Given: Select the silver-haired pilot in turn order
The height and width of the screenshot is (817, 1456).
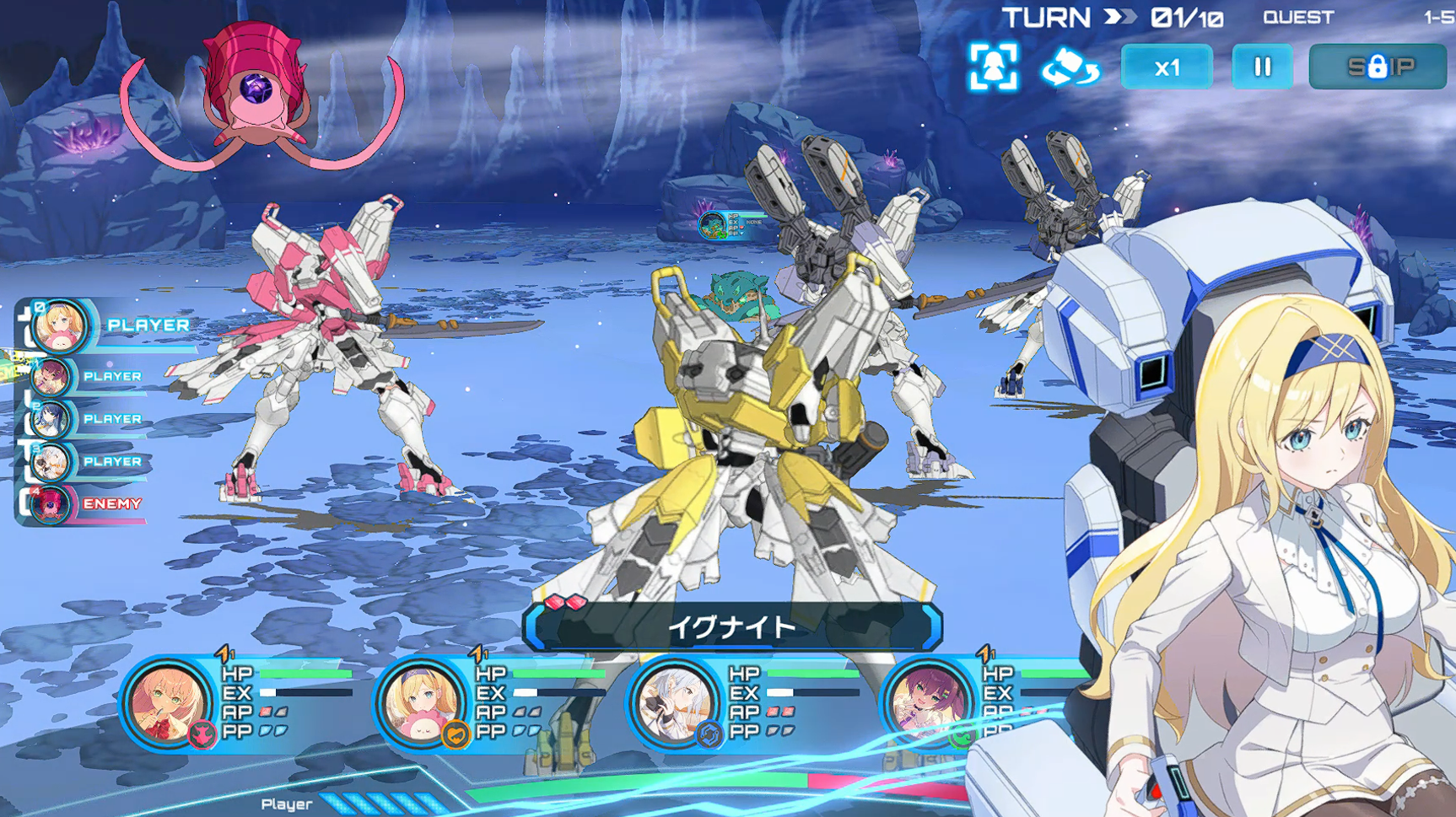Looking at the screenshot, I should pos(52,461).
